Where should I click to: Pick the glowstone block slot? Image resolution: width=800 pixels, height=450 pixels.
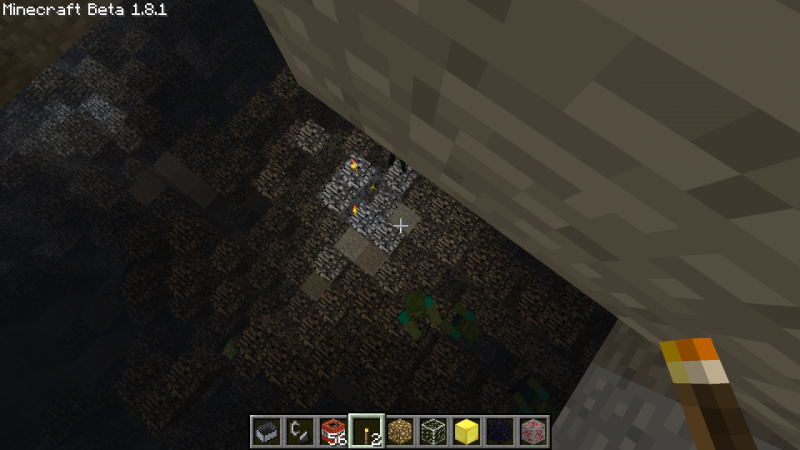click(400, 431)
